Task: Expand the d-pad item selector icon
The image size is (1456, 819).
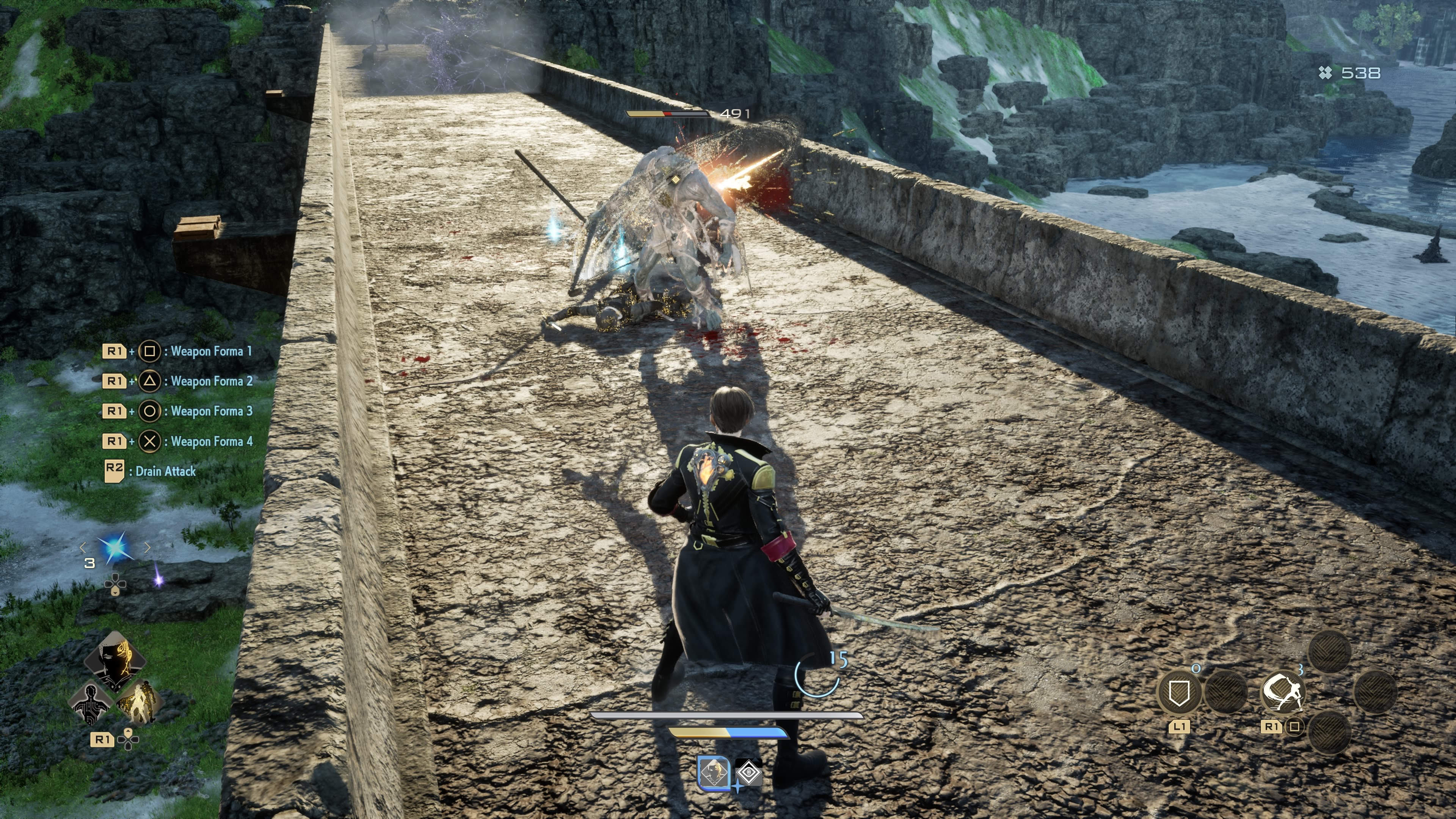Action: click(116, 584)
